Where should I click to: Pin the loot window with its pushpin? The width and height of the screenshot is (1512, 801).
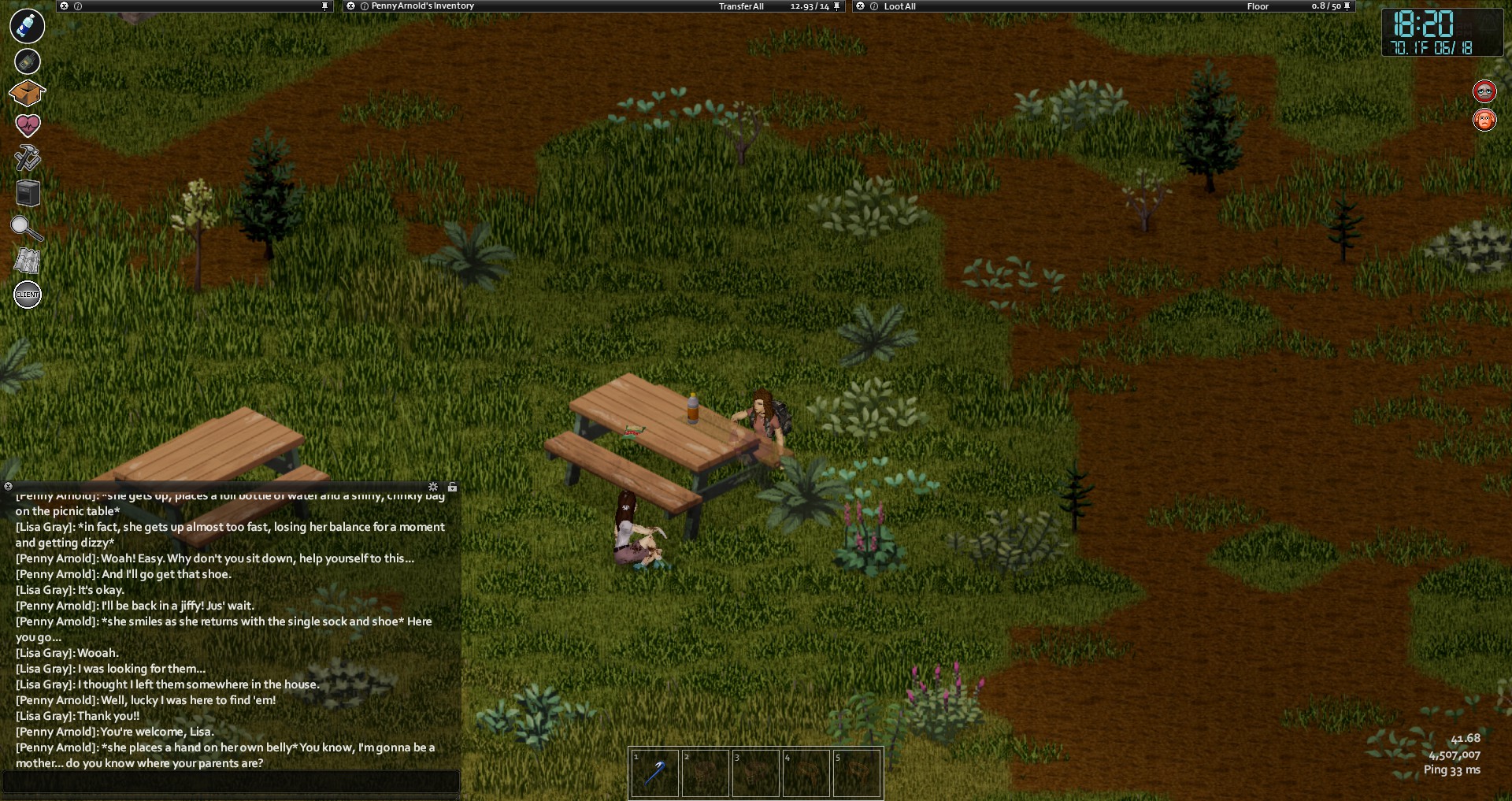1347,6
